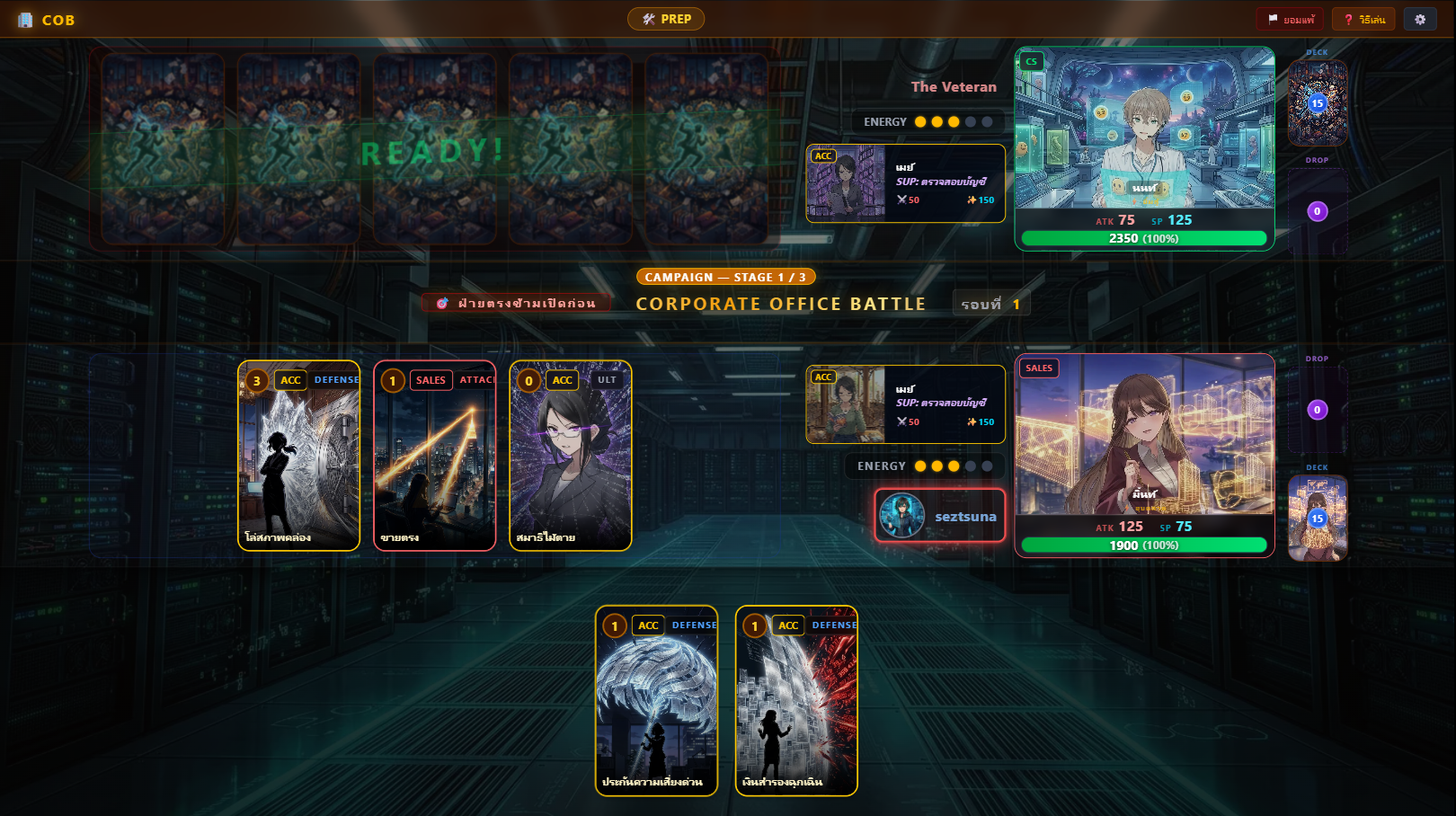
Task: Toggle the ฝ่ายตรงข้ามเปิดก่อน indicator badge
Action: tap(517, 303)
